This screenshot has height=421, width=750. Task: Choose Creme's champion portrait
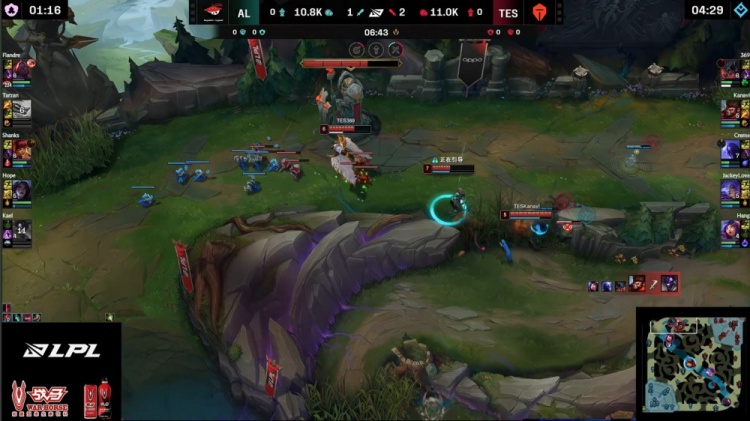point(732,150)
